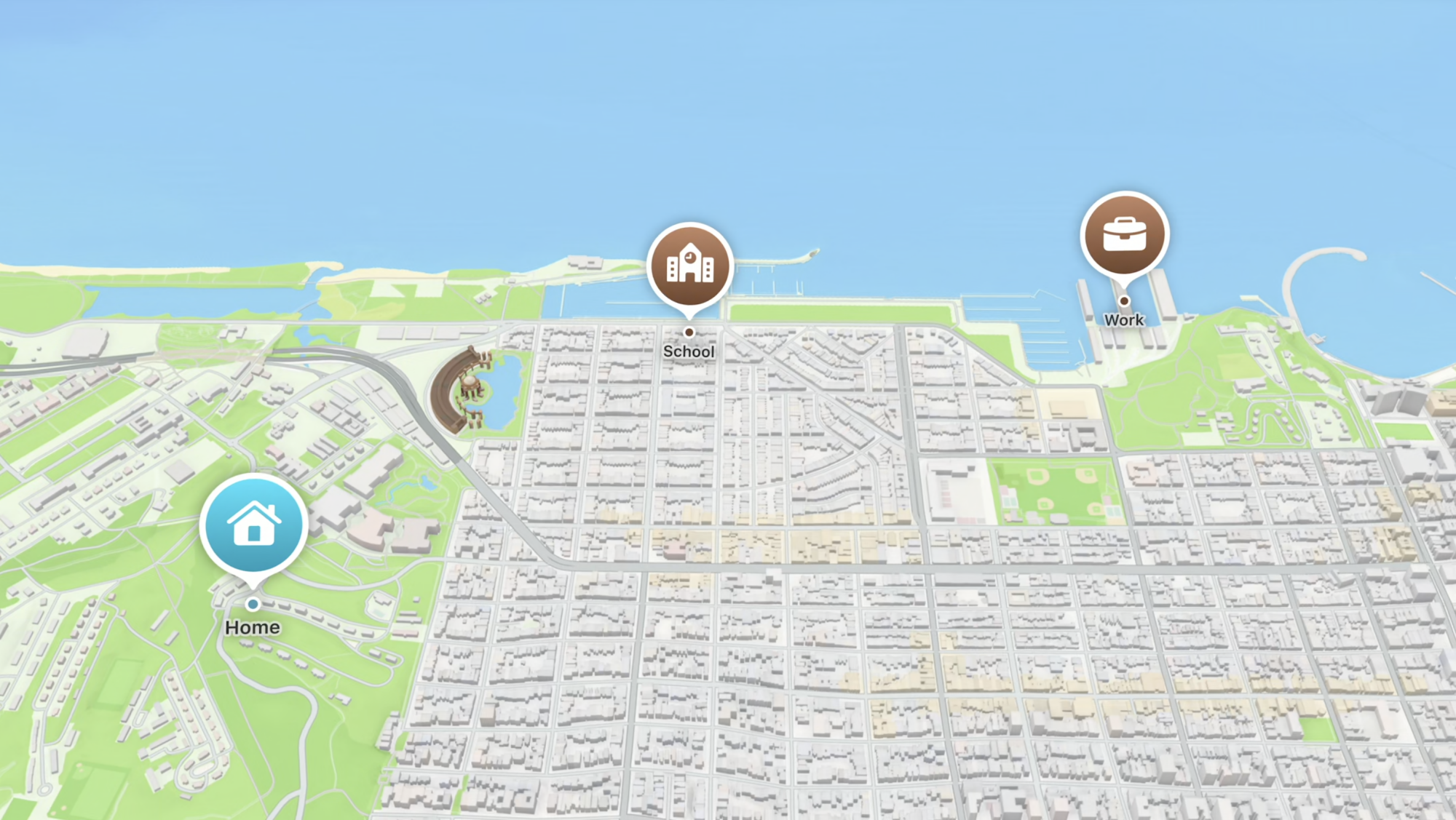Click the house glyph inside the Home marker
The height and width of the screenshot is (820, 1456).
click(x=253, y=522)
